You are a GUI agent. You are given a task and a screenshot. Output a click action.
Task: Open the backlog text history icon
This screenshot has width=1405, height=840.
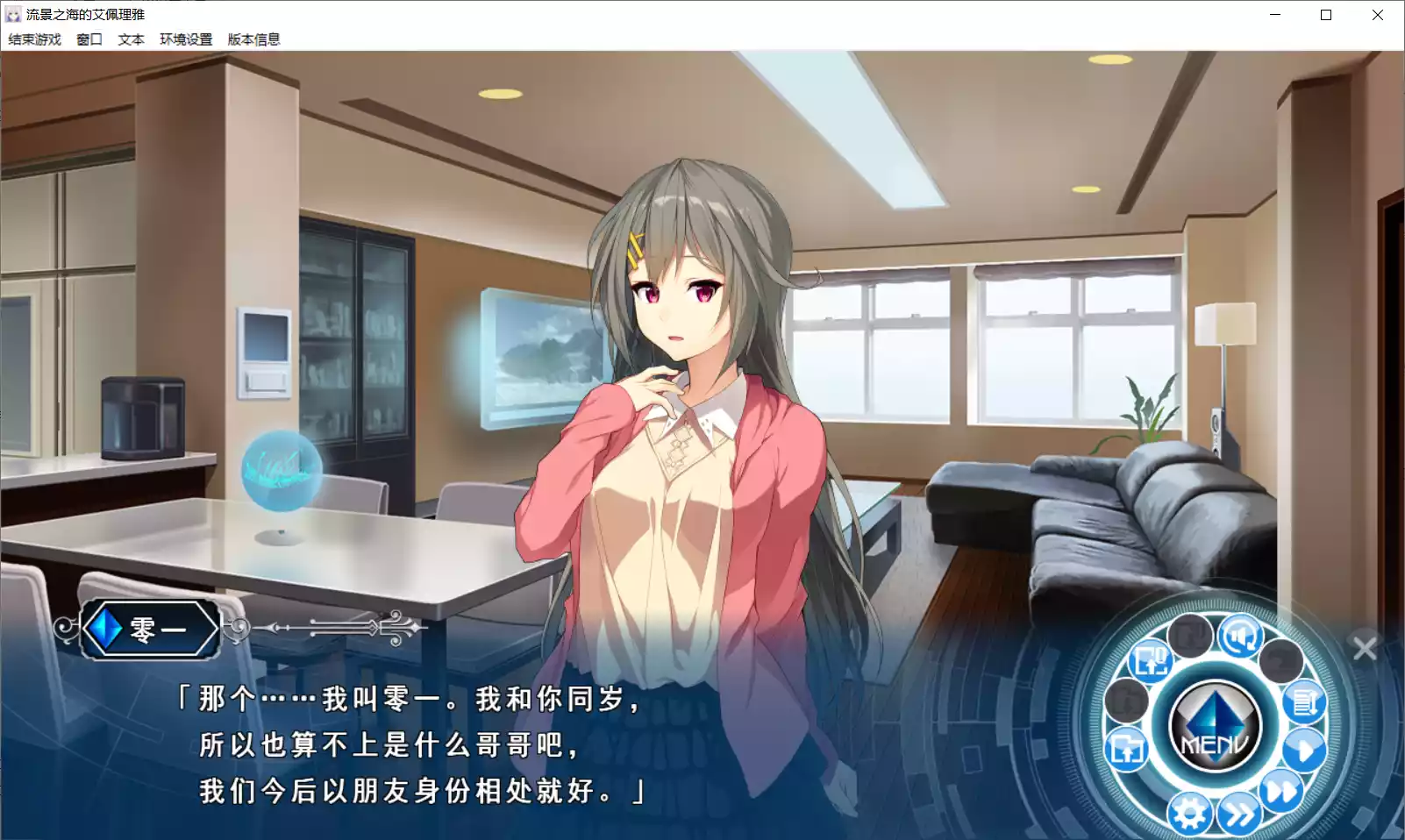click(x=1303, y=703)
